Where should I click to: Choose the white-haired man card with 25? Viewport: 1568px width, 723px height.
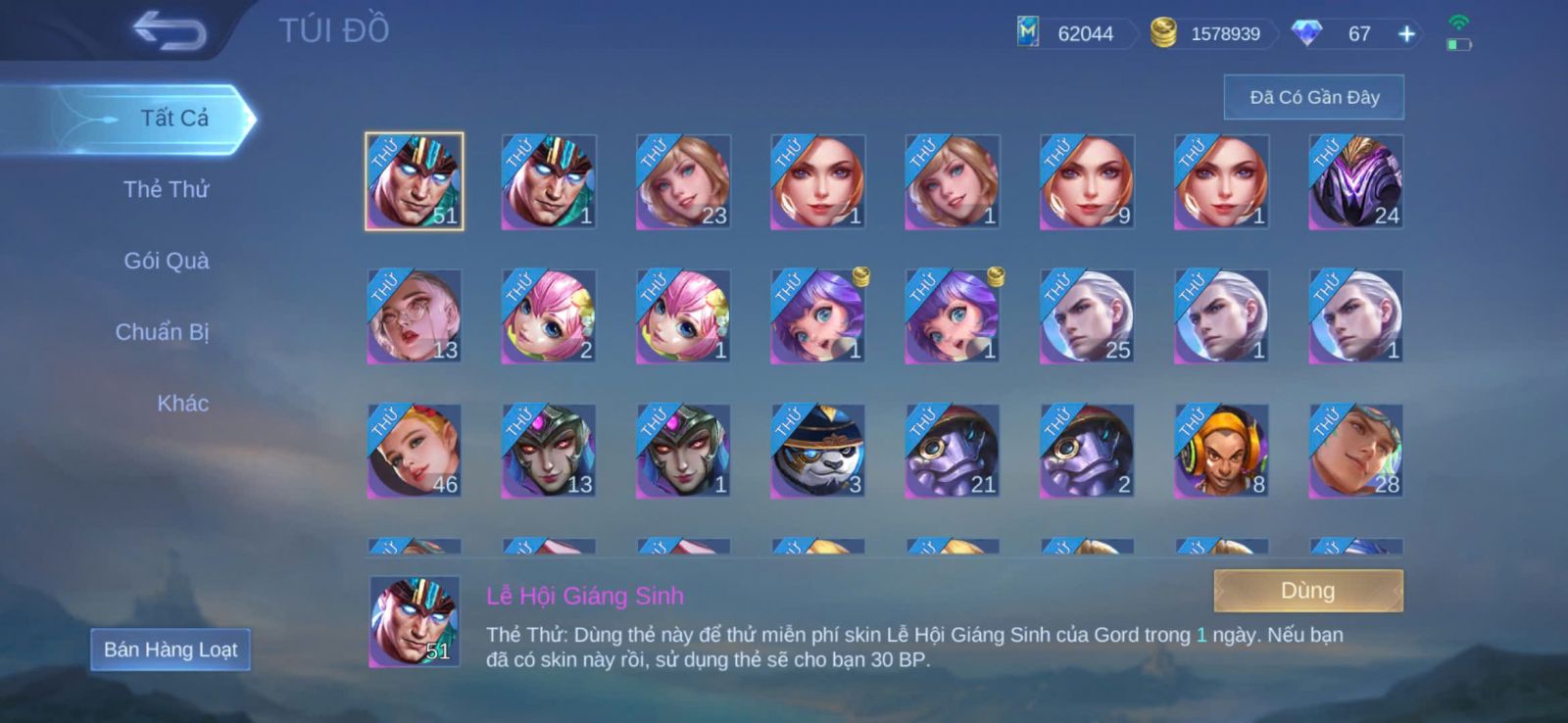pyautogui.click(x=1087, y=316)
